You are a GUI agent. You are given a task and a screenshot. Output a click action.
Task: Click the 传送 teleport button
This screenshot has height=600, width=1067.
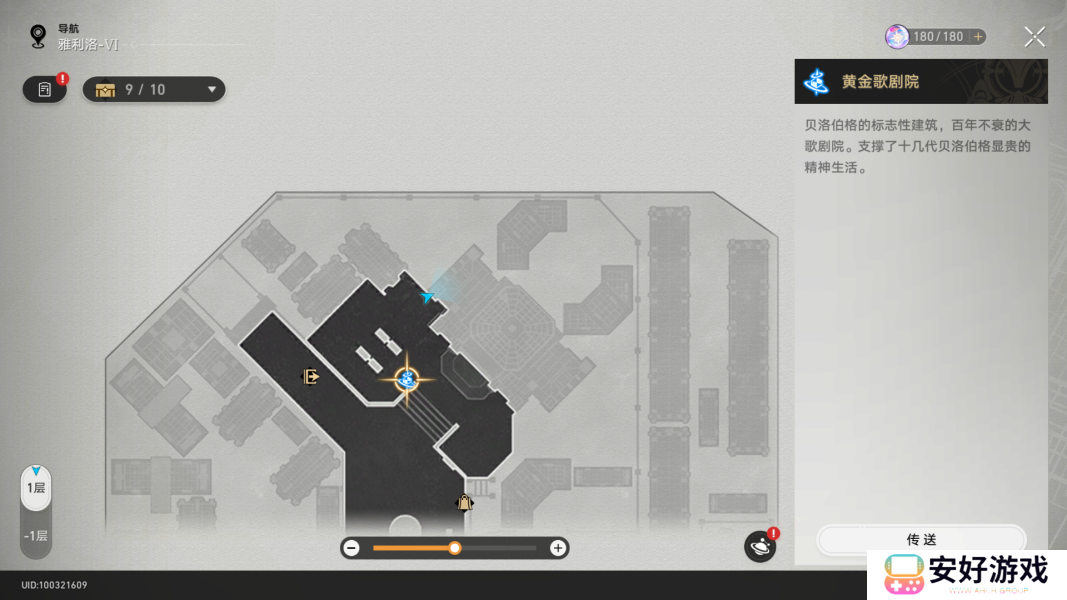(x=921, y=539)
